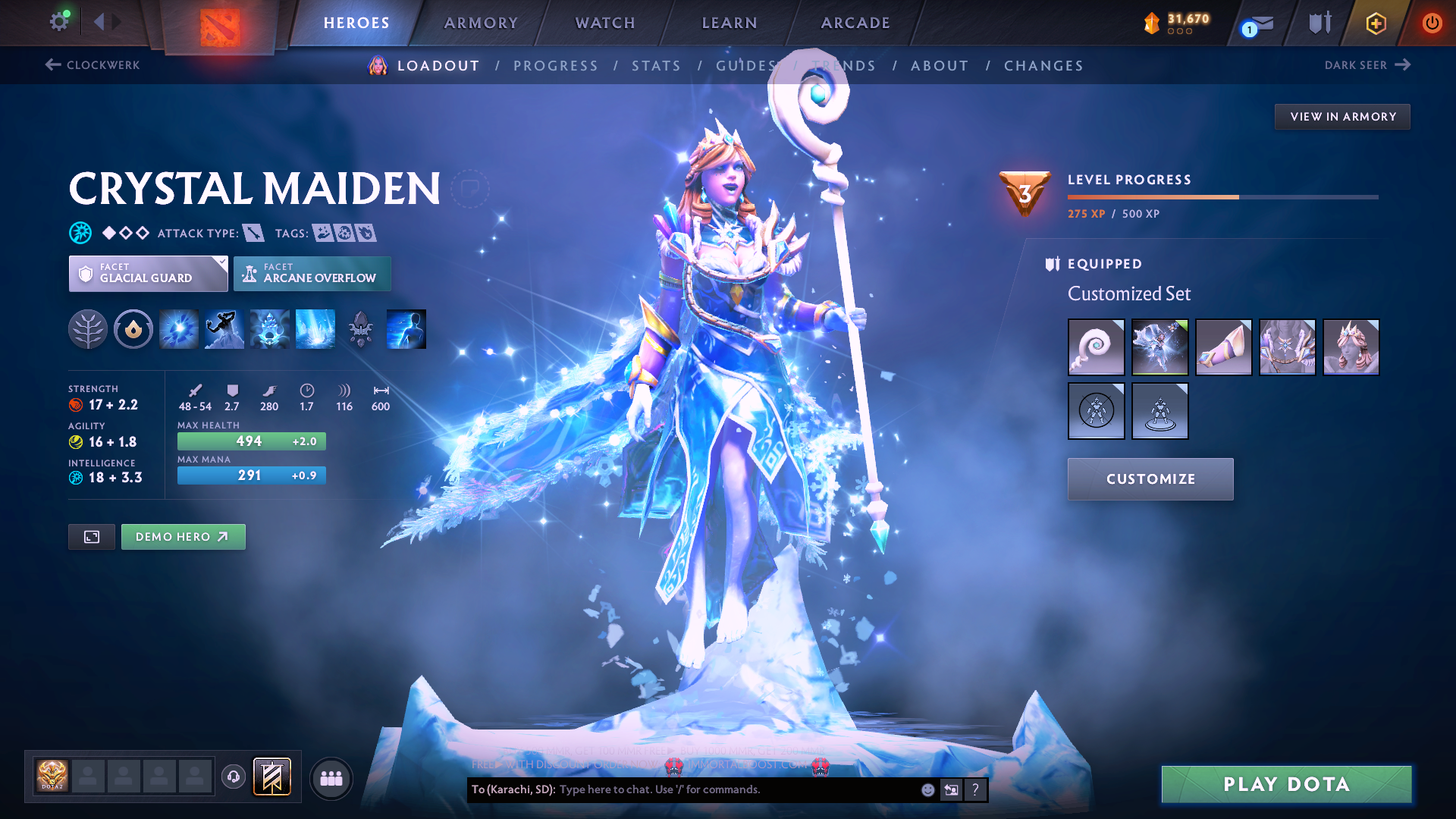This screenshot has height=819, width=1456.
Task: Select the Glacial Guard facet
Action: [148, 274]
